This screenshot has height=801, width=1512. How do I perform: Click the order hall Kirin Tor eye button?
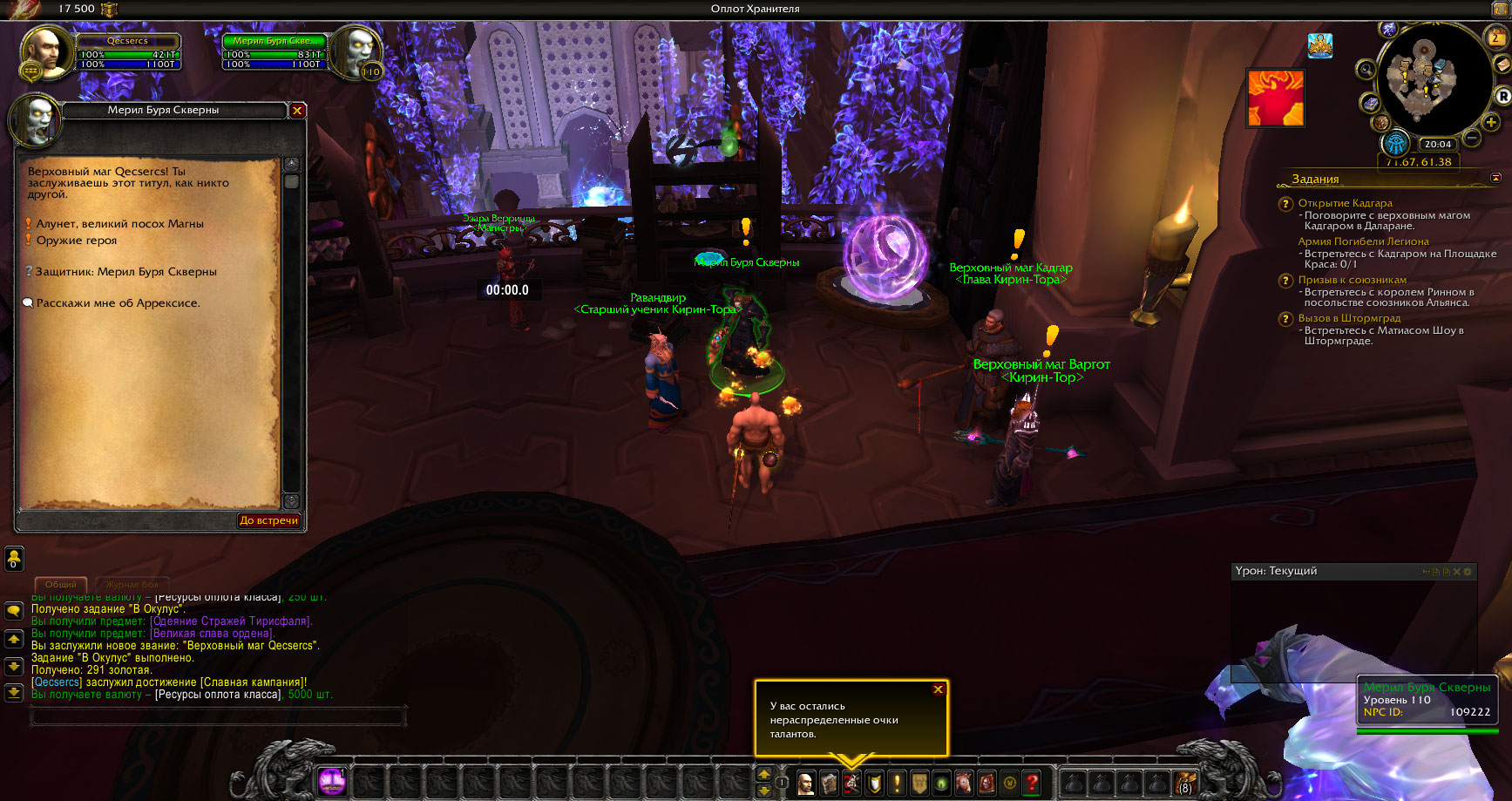click(x=1395, y=144)
